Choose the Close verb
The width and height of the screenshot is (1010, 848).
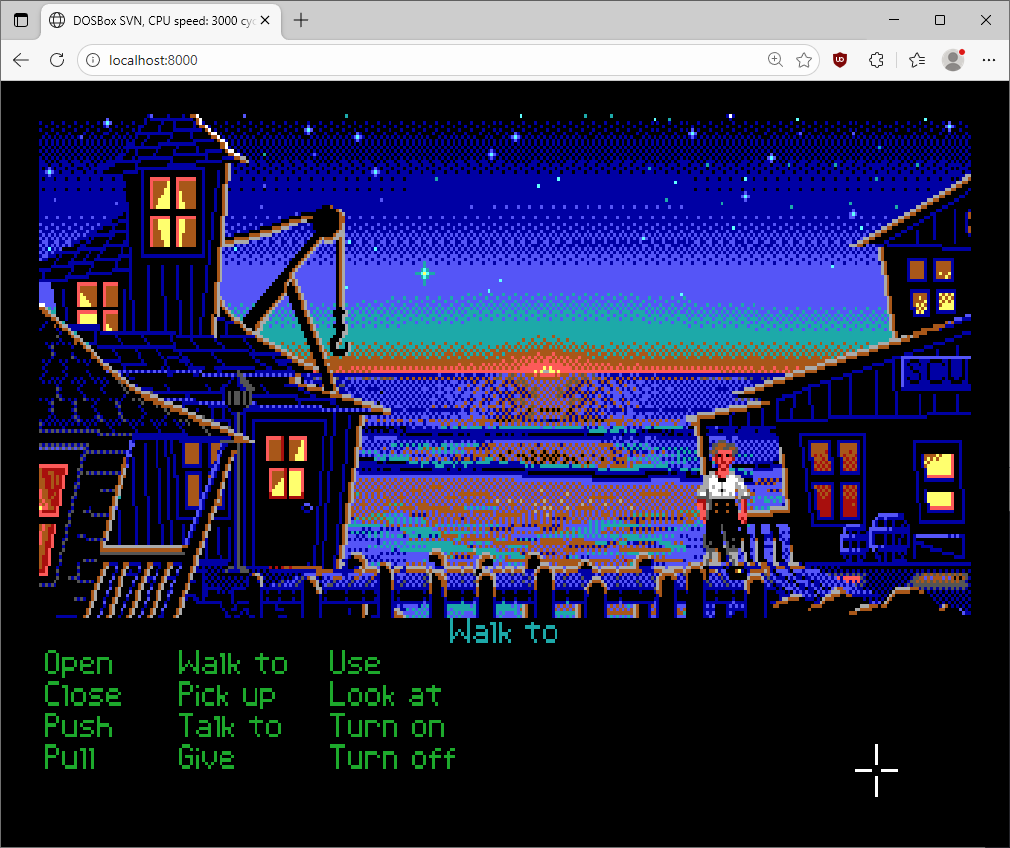(83, 695)
